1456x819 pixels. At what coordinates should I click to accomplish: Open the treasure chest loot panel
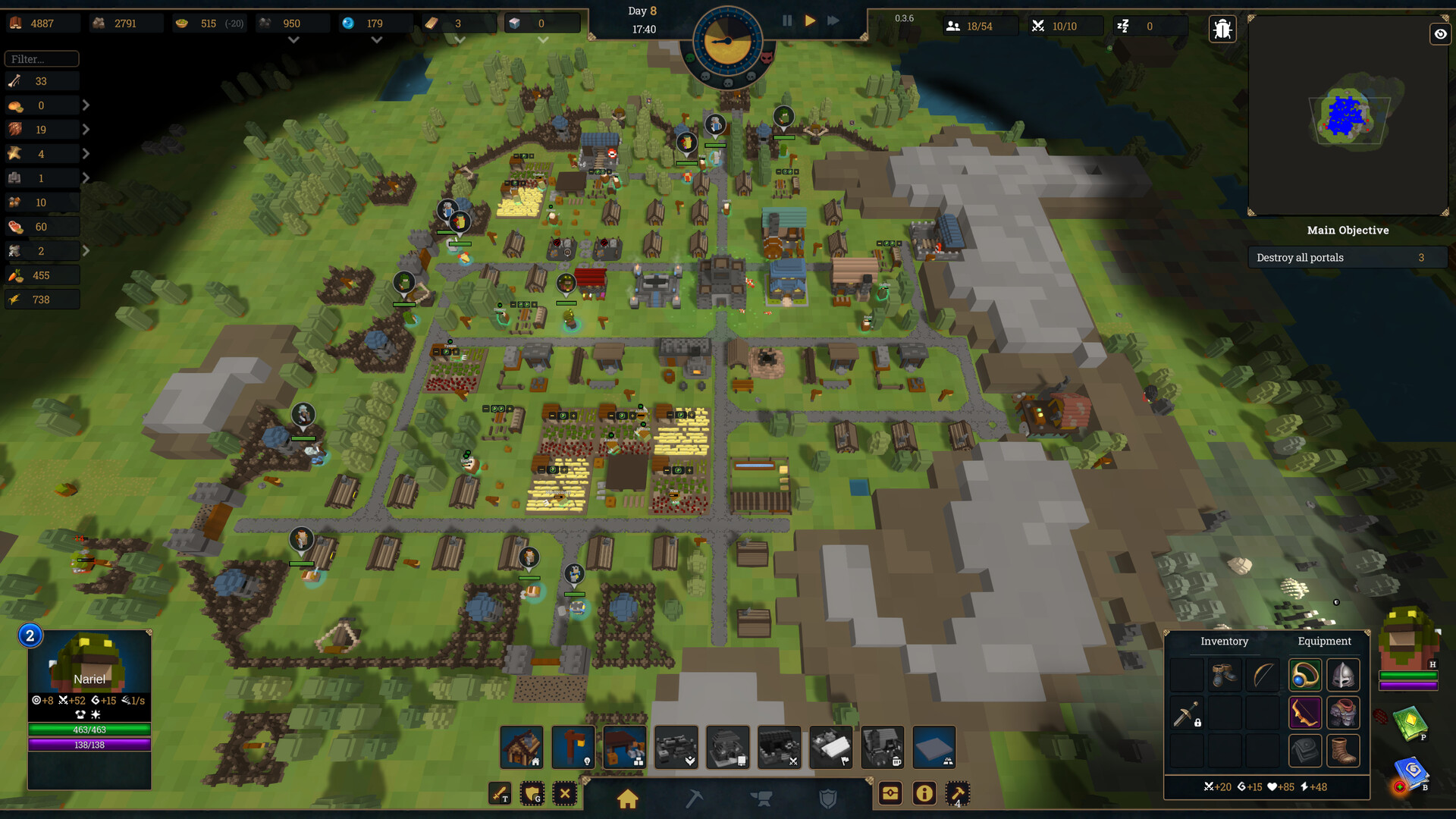(x=890, y=794)
